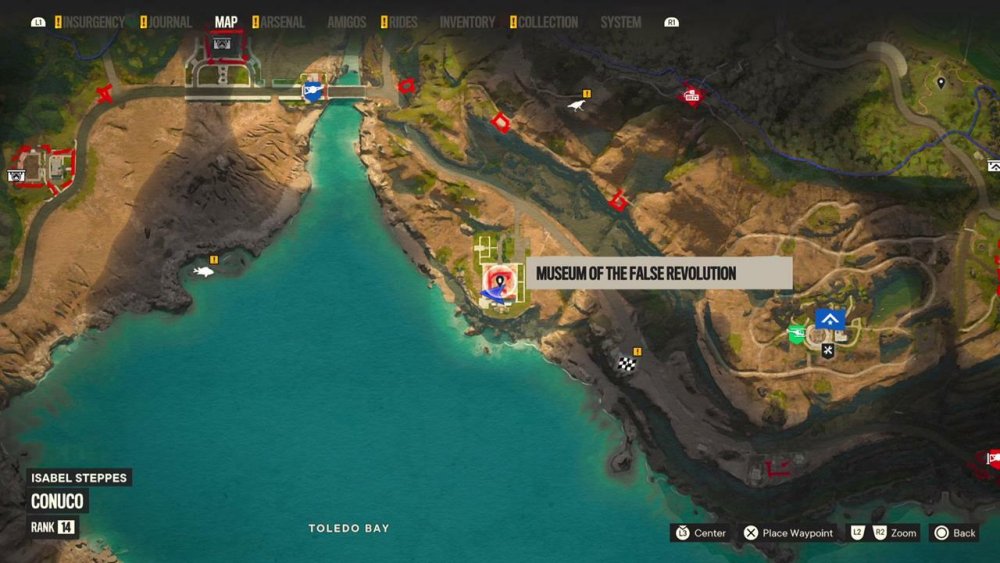Select the blue shield marker on the bridge

312,92
